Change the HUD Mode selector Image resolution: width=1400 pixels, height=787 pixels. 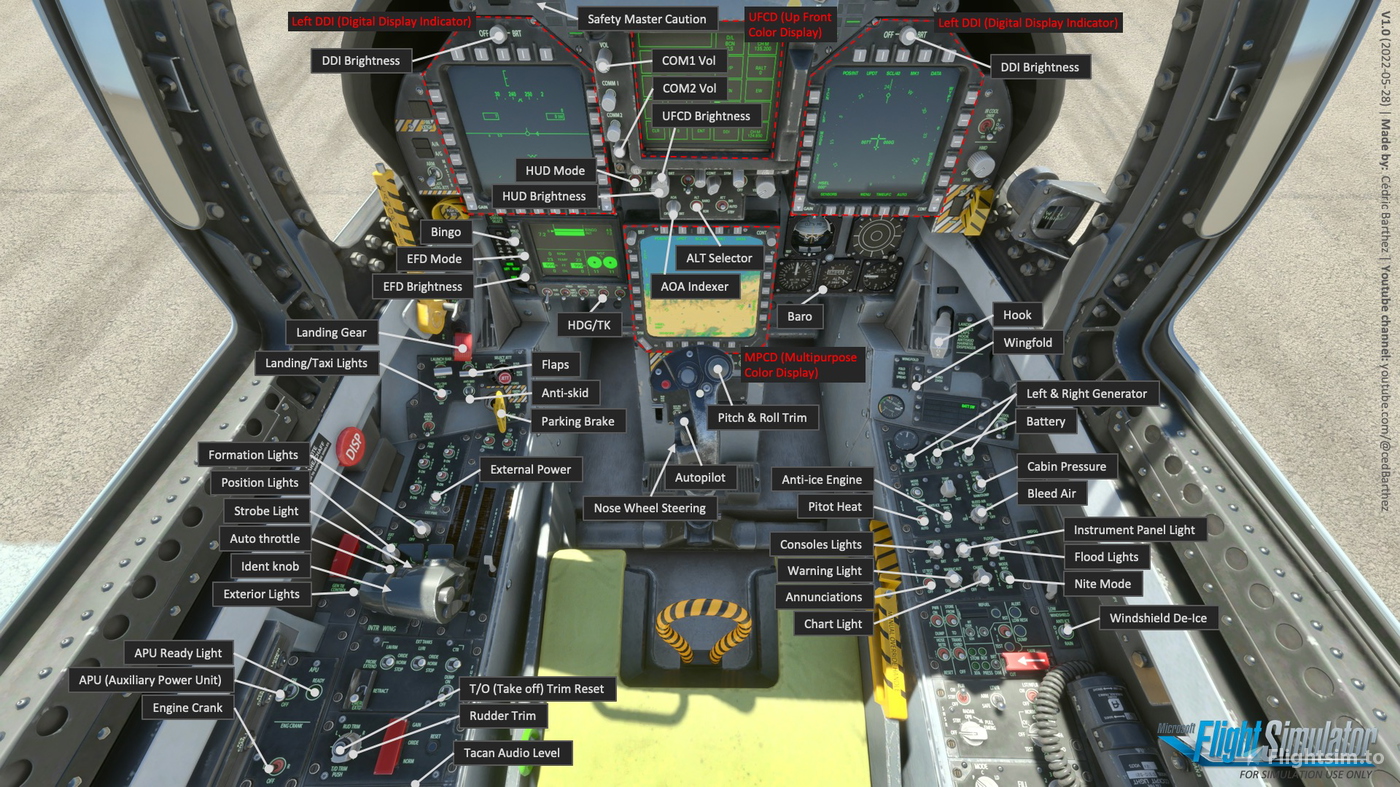[635, 181]
